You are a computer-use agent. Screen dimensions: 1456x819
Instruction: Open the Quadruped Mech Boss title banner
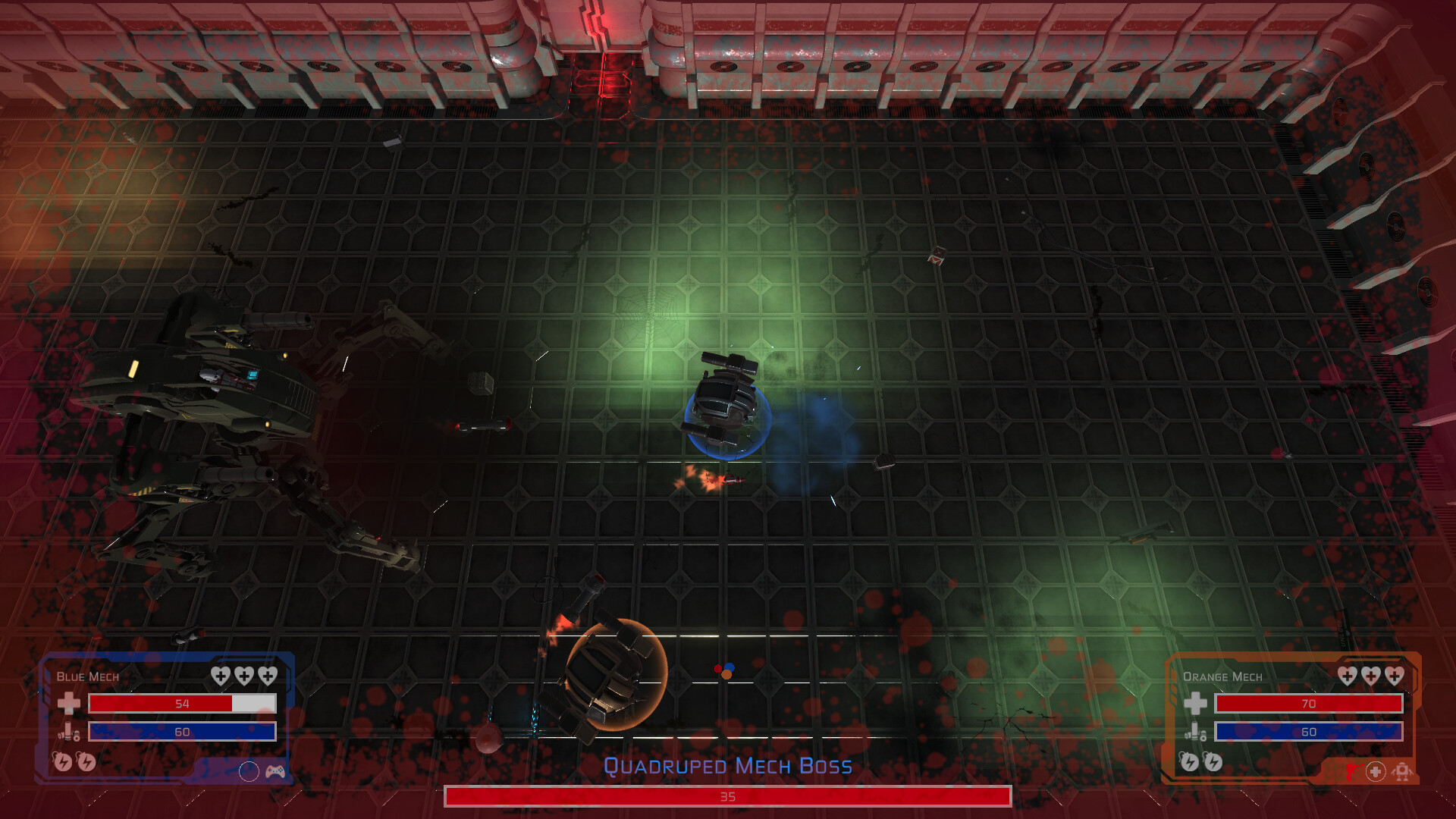coord(728,766)
